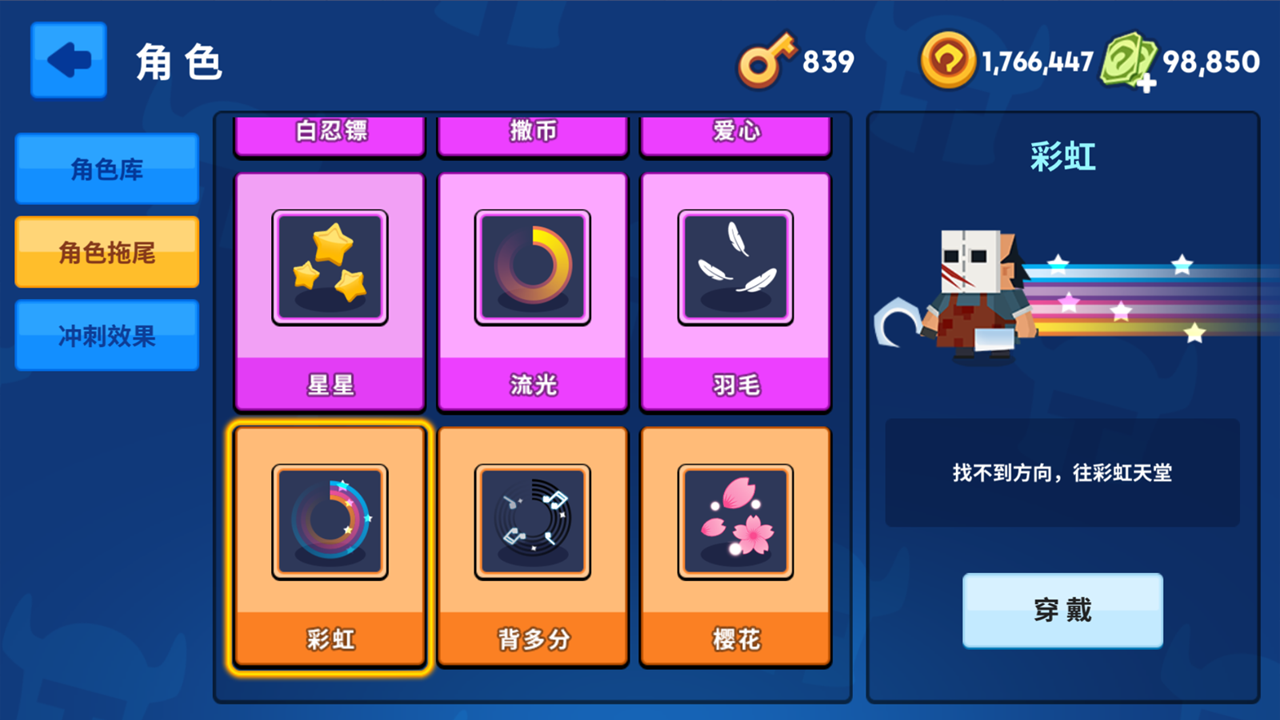Screen dimensions: 1280x720
Task: Select the 樱花 cherry blossom trail icon
Action: coord(736,521)
